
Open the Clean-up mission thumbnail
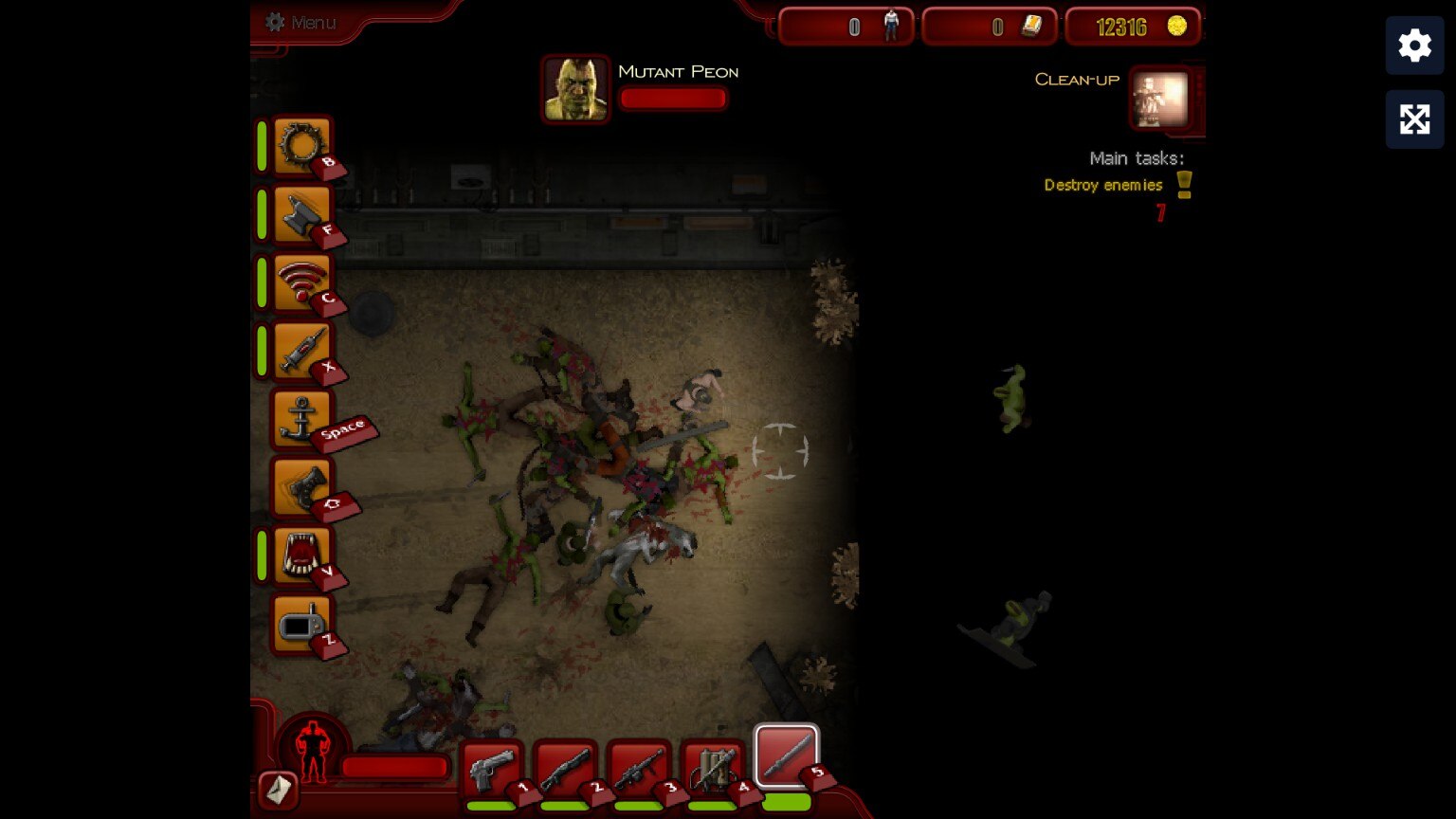coord(1160,99)
